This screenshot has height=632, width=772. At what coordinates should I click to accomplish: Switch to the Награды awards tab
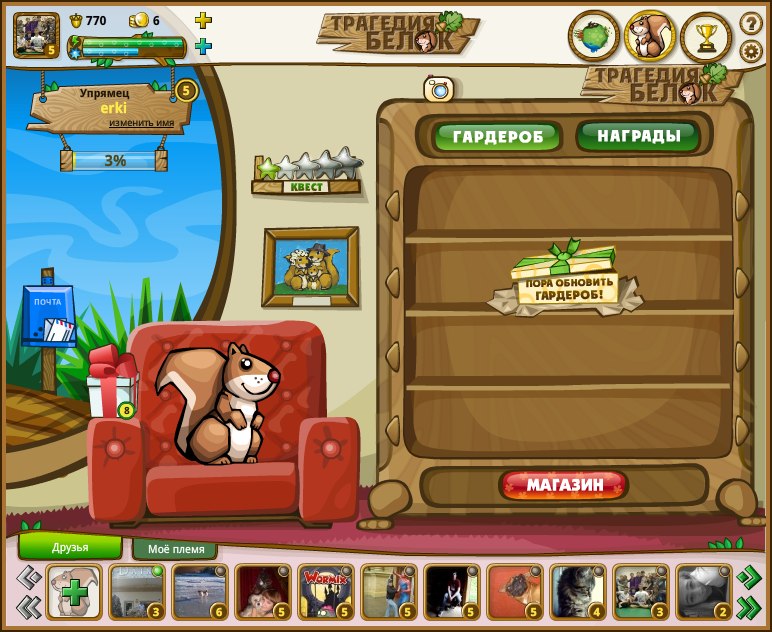point(638,135)
